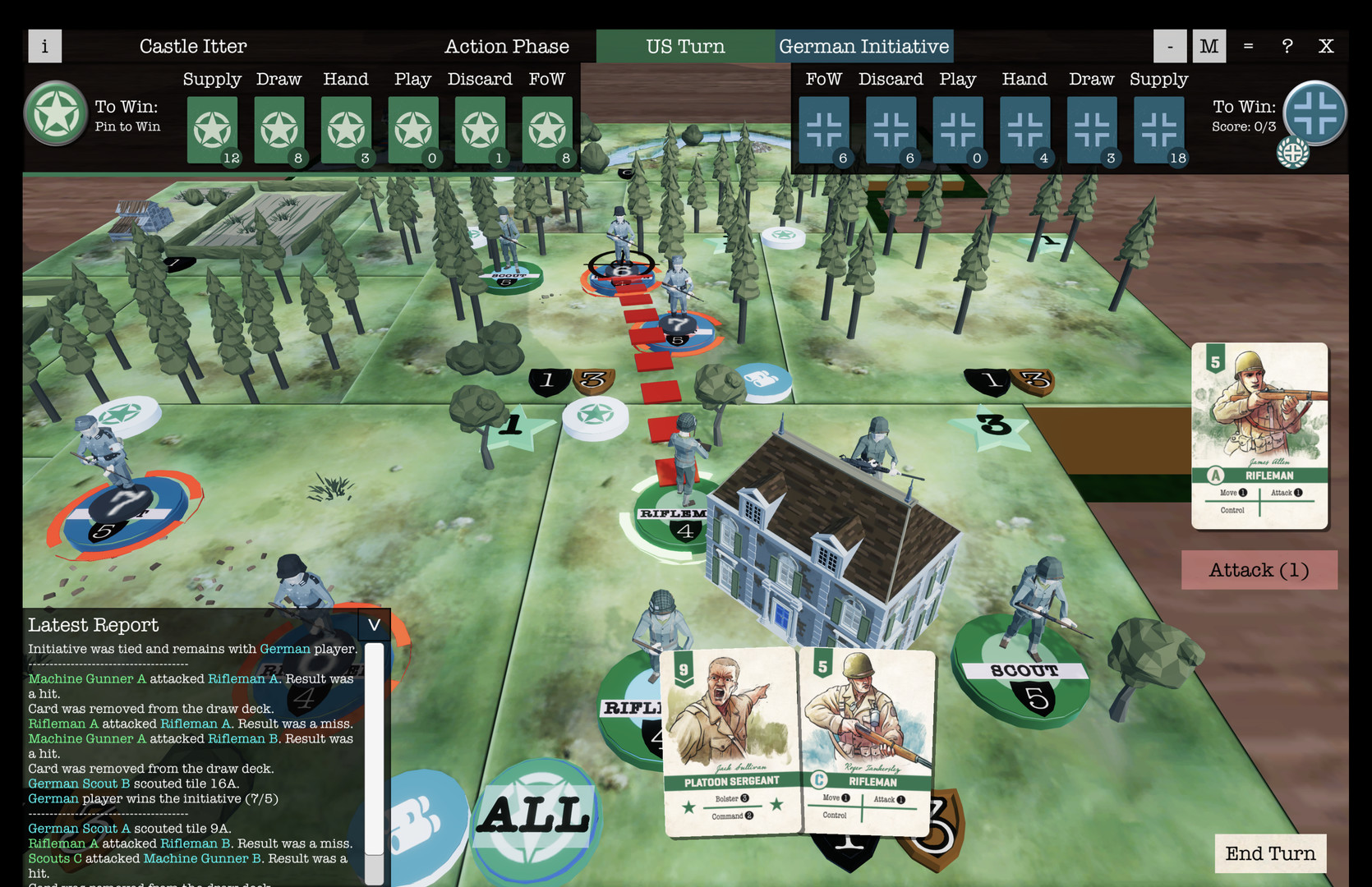This screenshot has height=887, width=1372.
Task: Toggle the minus zoom button in top bar
Action: click(1170, 46)
